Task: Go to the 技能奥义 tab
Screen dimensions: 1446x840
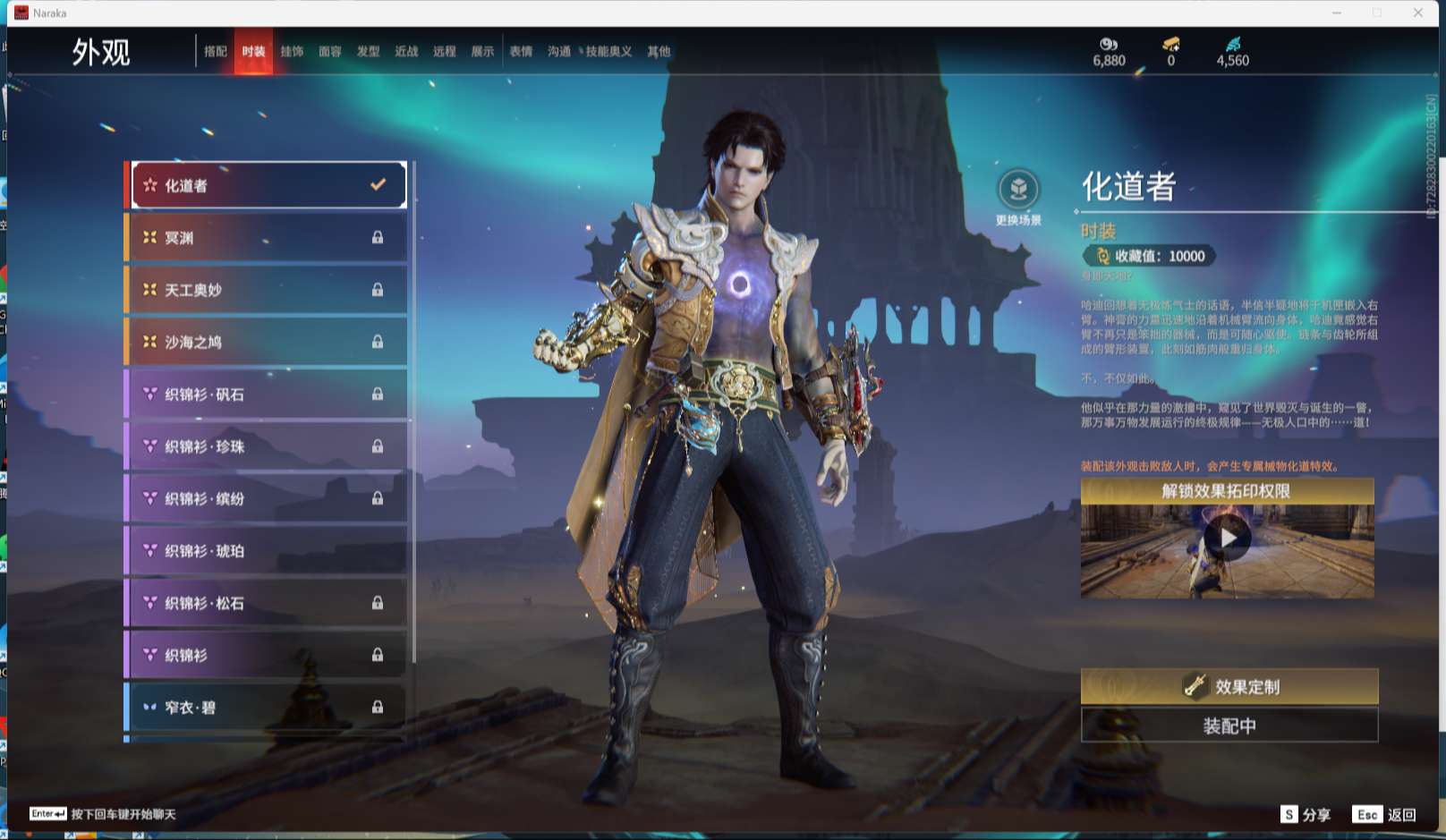Action: click(608, 52)
